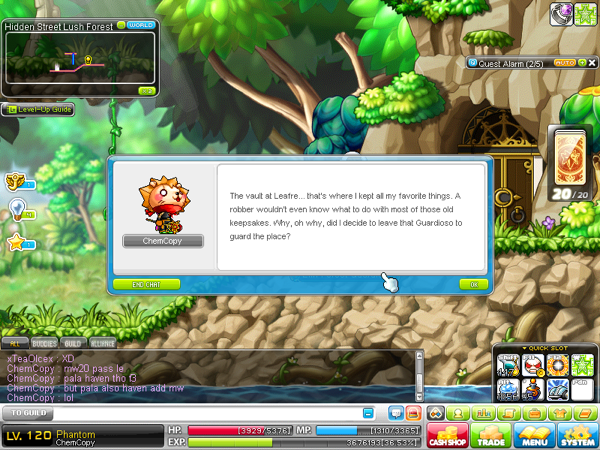Toggle the Quest Alarm AUTO button

(564, 62)
